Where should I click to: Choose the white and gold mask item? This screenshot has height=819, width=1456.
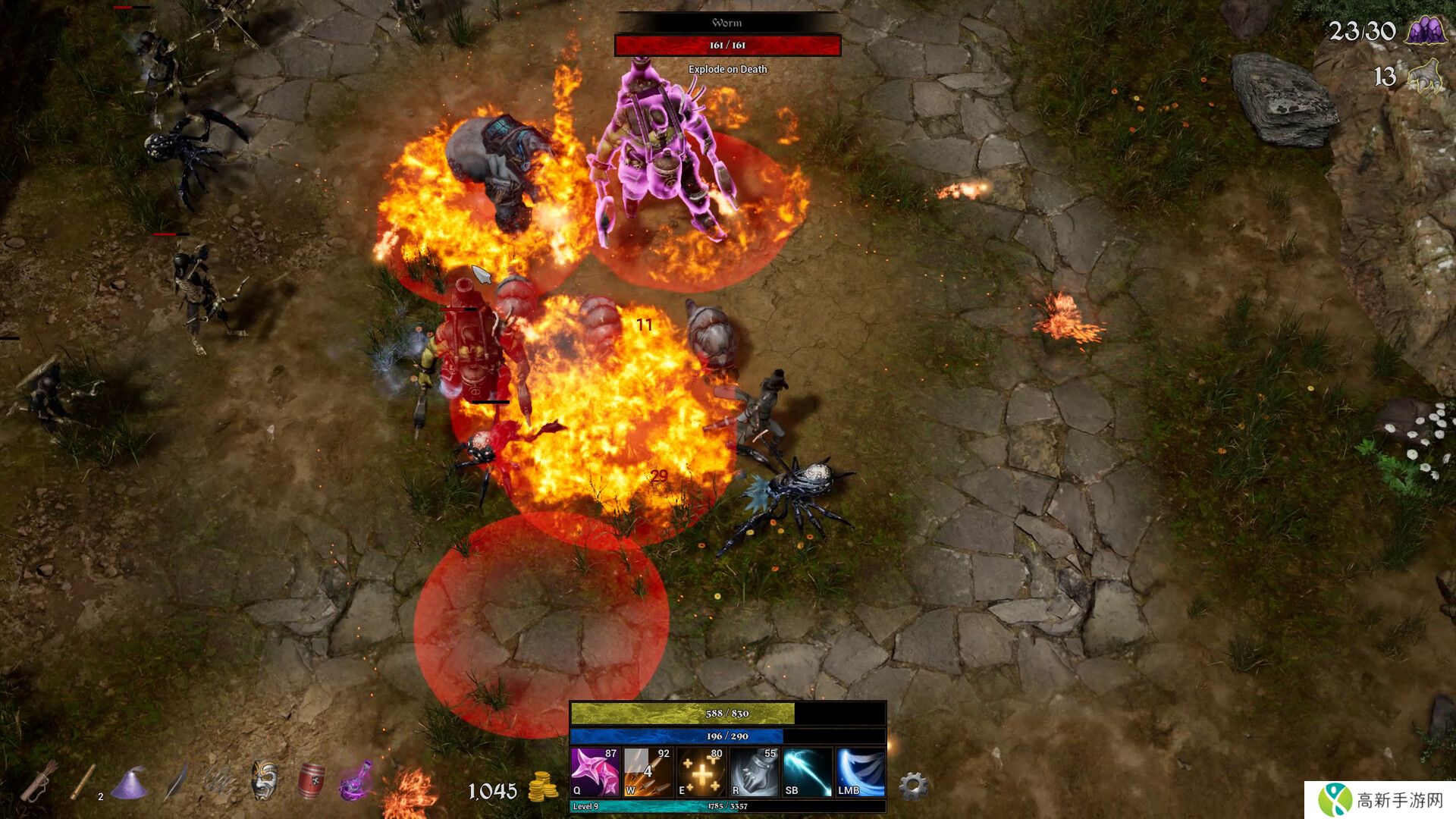264,780
